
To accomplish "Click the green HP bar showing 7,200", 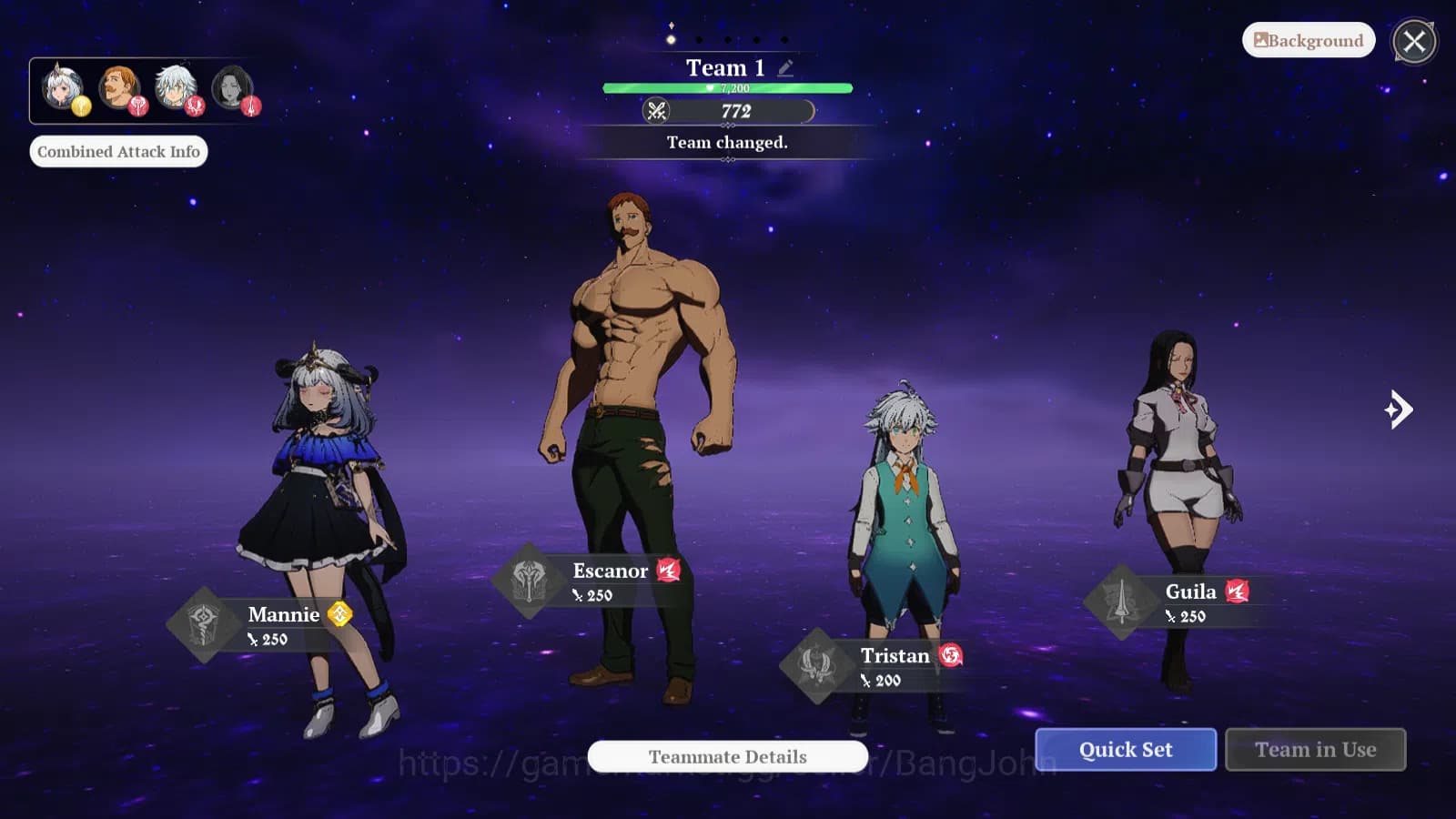I will pyautogui.click(x=726, y=86).
